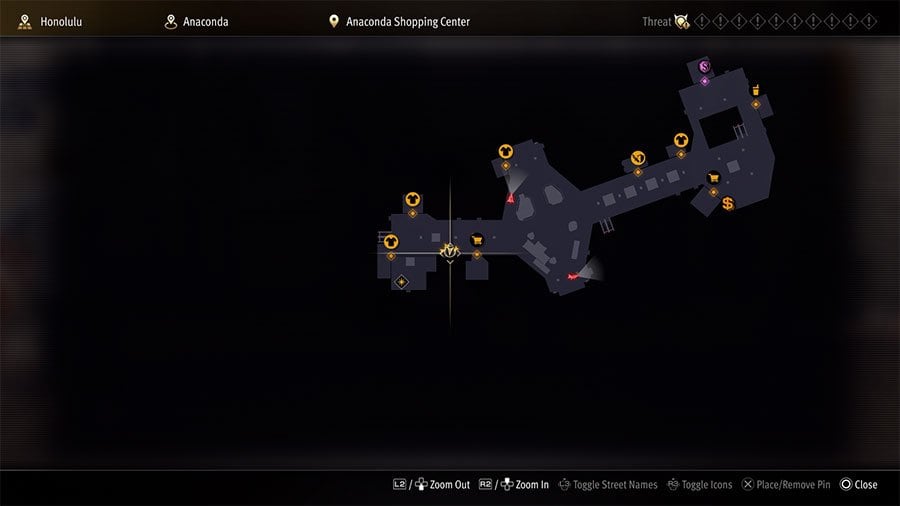The image size is (900, 506).
Task: Select the dollar sign map marker
Action: click(x=728, y=204)
